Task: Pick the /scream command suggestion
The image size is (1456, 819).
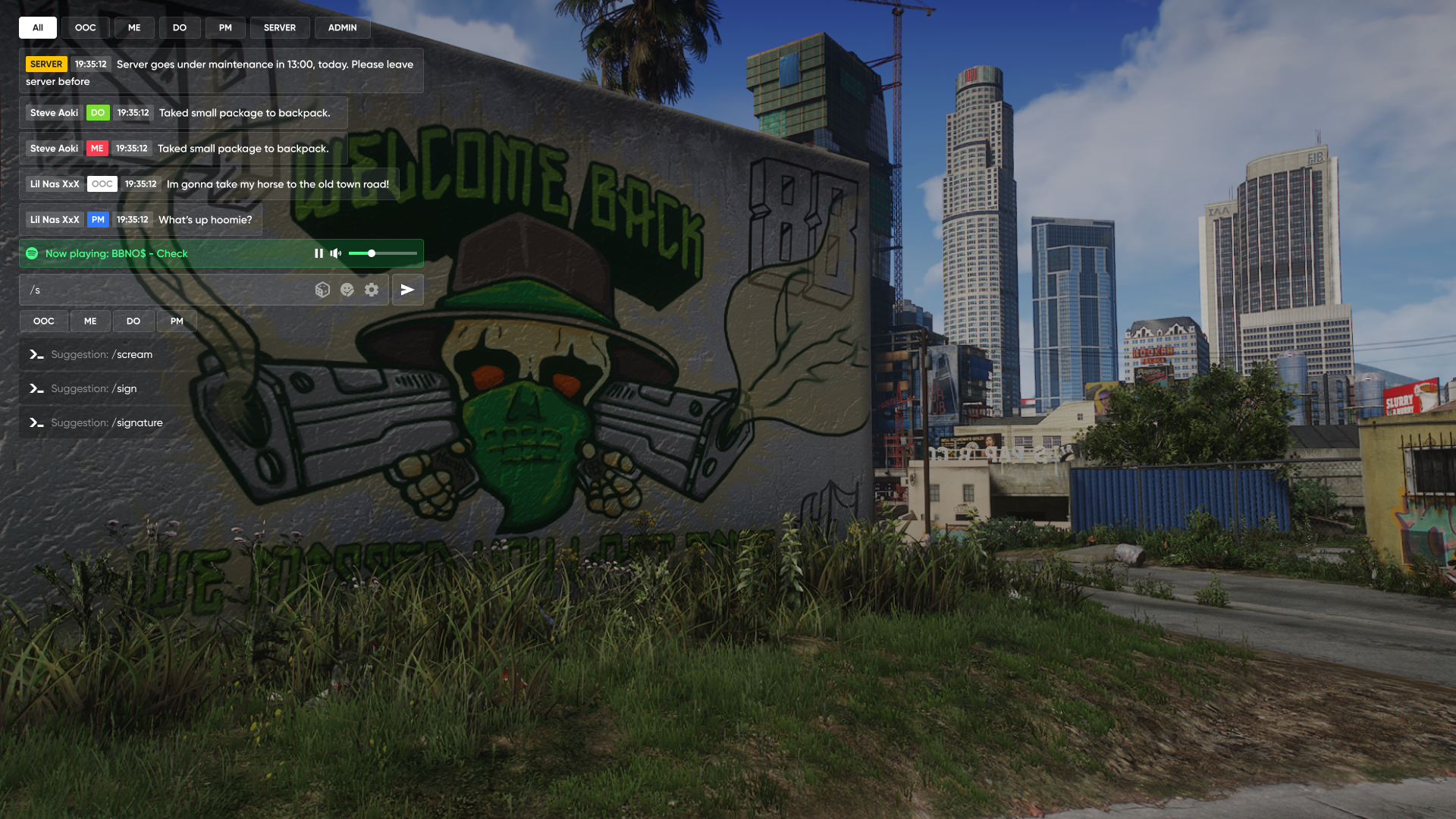Action: [x=102, y=355]
